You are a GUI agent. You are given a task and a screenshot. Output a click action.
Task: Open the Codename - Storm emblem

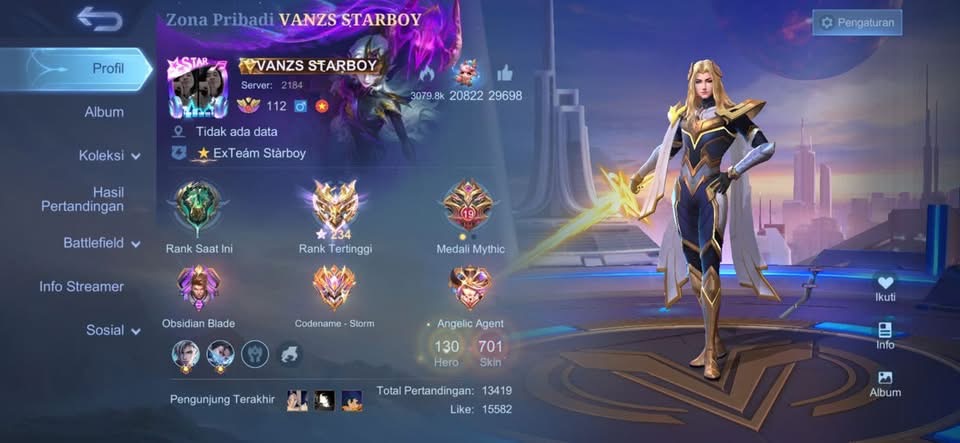click(335, 288)
